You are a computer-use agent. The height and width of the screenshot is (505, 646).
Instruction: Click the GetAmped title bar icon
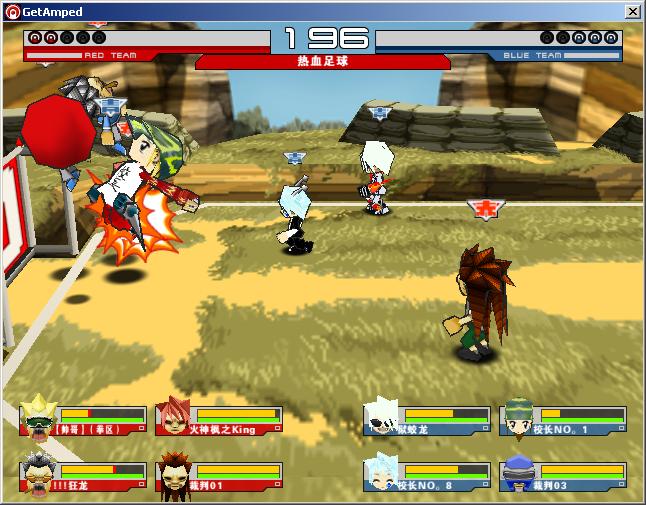pyautogui.click(x=12, y=11)
